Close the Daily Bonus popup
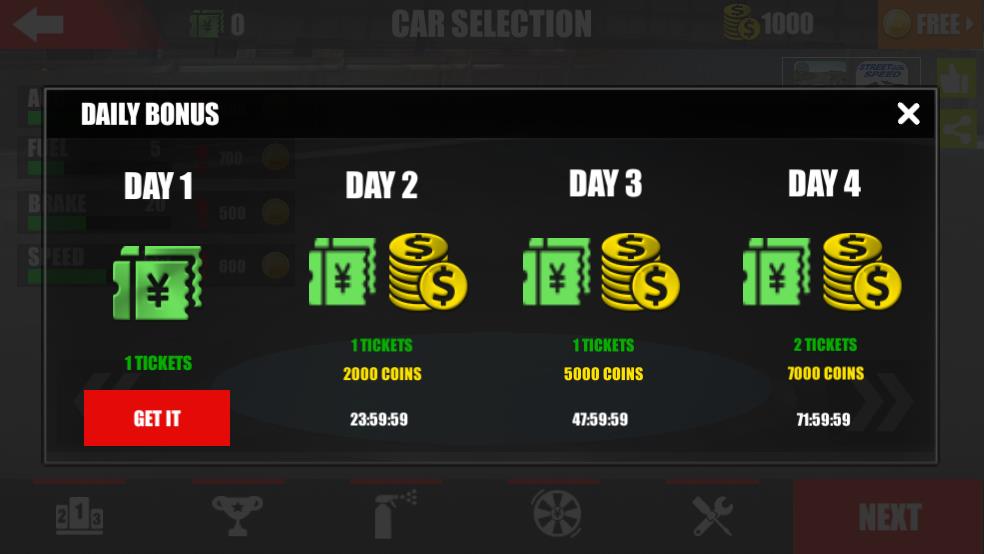This screenshot has width=984, height=554. coord(908,114)
